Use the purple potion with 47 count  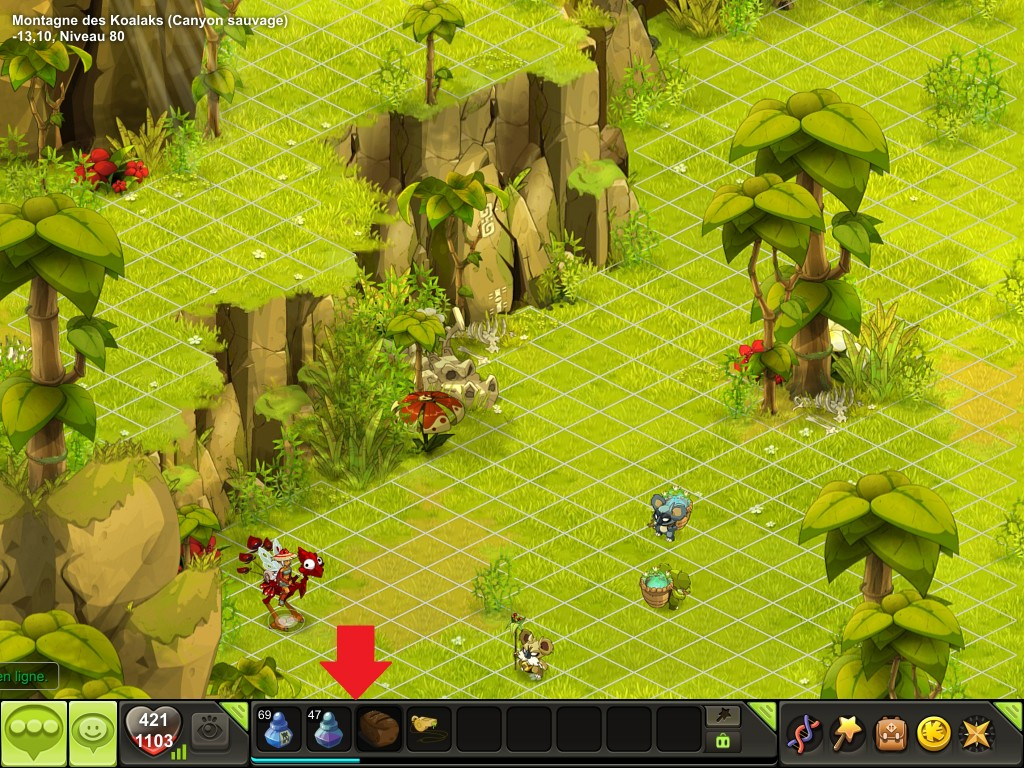click(x=328, y=729)
